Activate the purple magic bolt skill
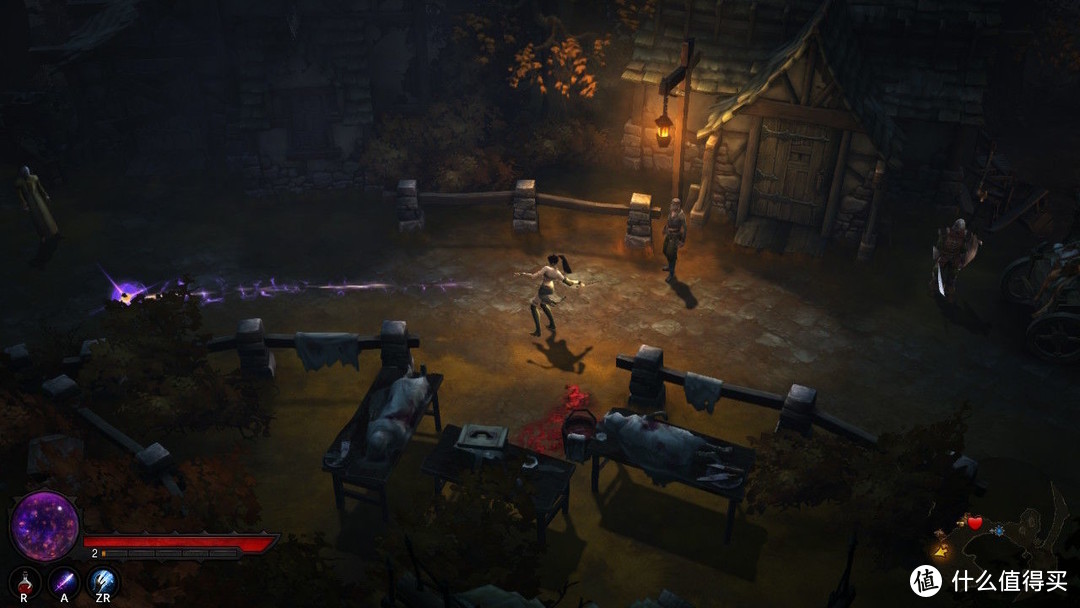1080x608 pixels. tap(65, 581)
